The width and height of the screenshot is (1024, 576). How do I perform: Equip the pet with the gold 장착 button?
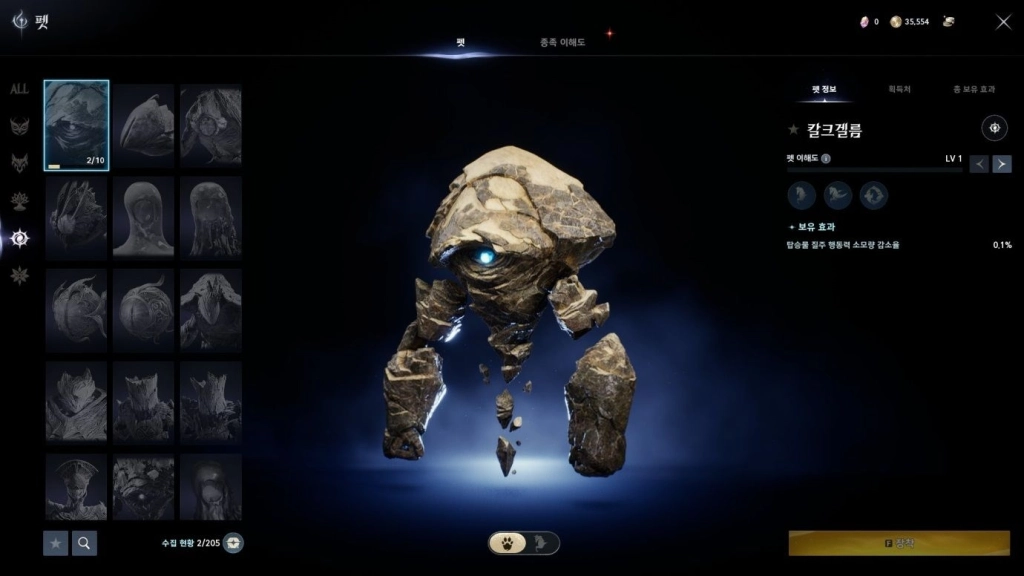click(x=899, y=543)
